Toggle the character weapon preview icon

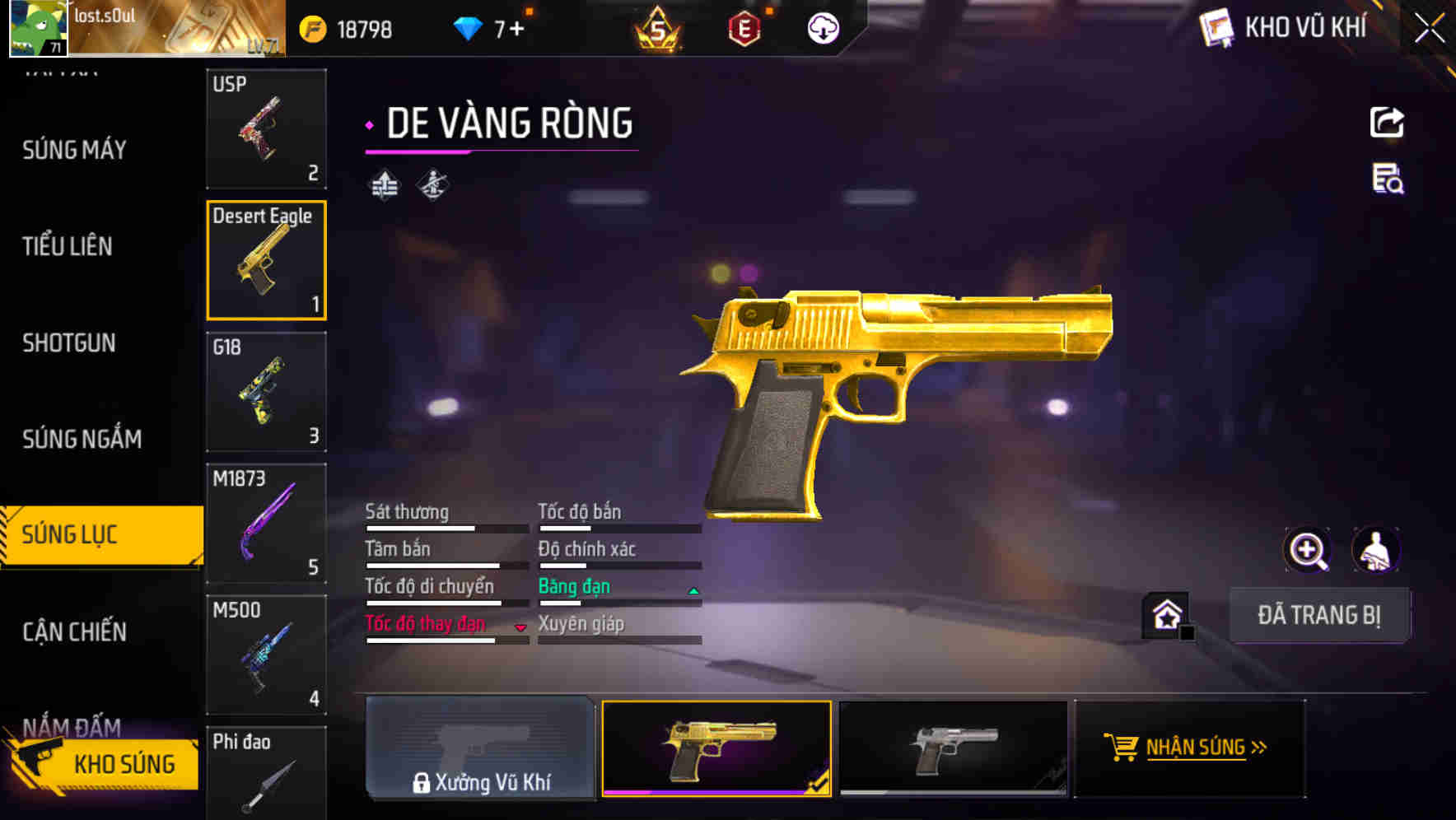click(x=1376, y=550)
